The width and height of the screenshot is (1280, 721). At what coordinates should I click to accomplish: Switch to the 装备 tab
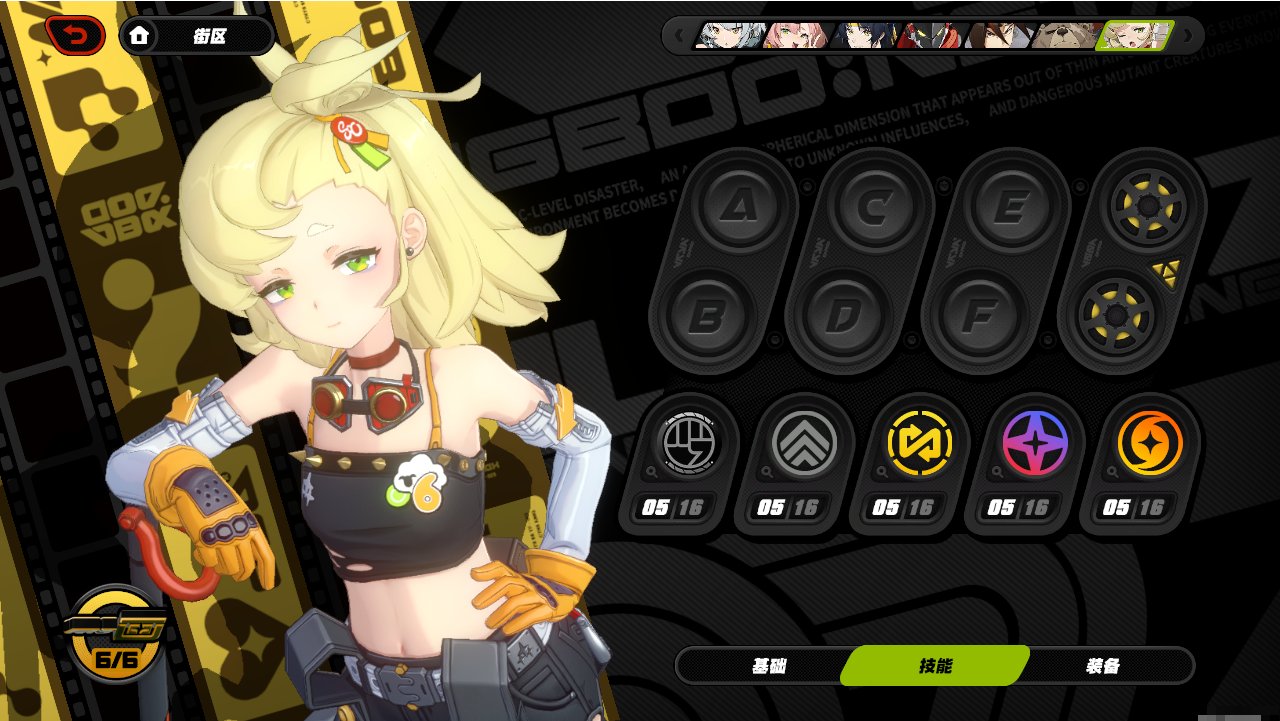[x=1102, y=666]
